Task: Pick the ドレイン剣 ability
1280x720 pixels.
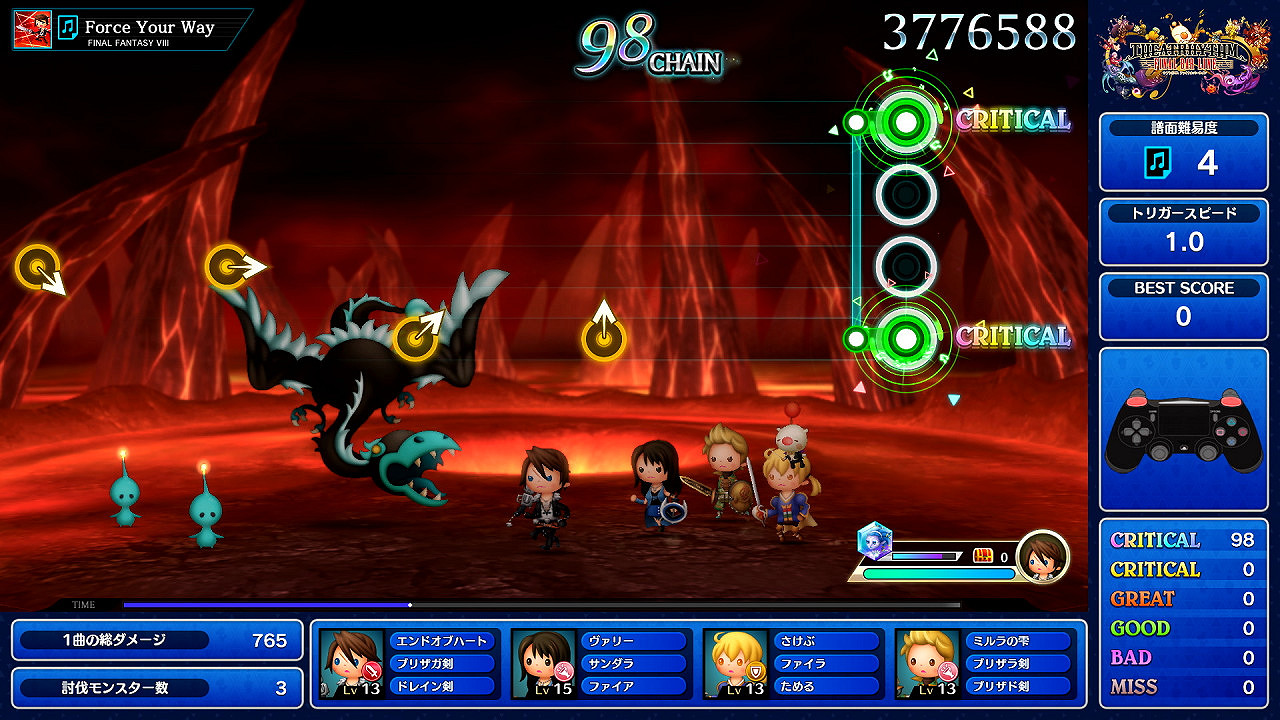Action: click(442, 686)
